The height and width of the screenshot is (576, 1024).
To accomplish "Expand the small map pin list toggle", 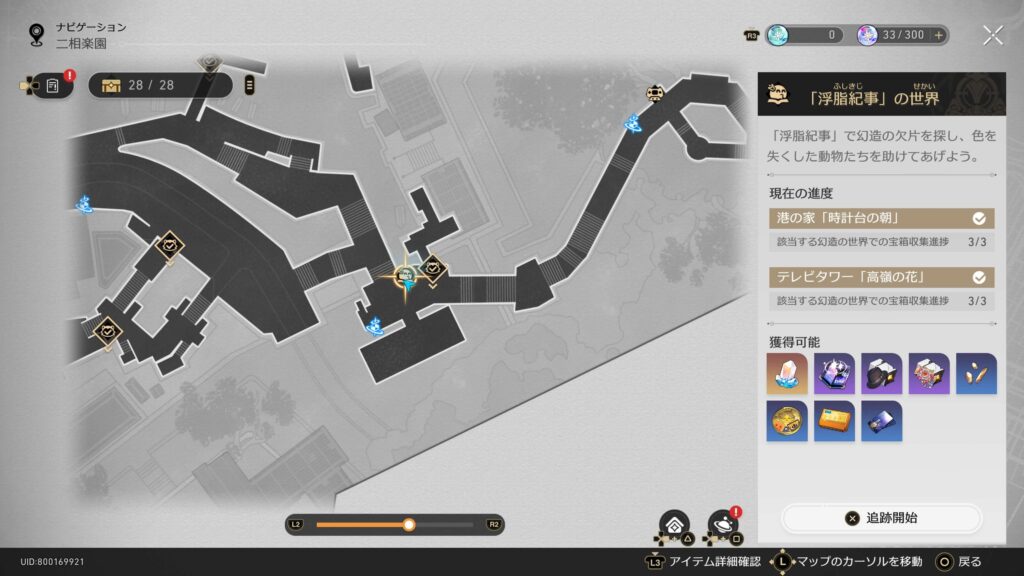I will click(x=250, y=85).
